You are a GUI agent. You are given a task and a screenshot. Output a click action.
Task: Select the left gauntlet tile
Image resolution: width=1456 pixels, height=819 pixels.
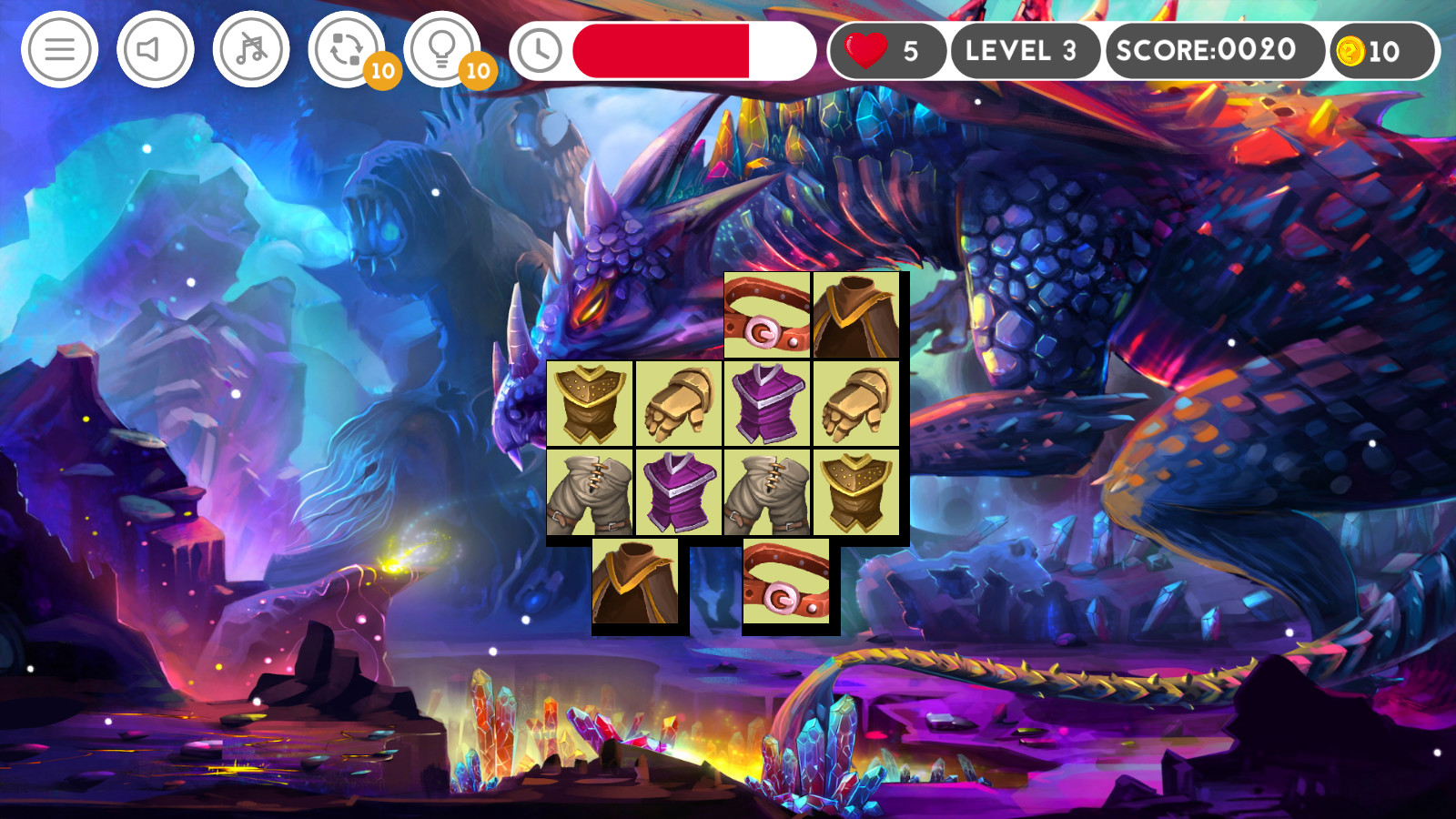(678, 403)
